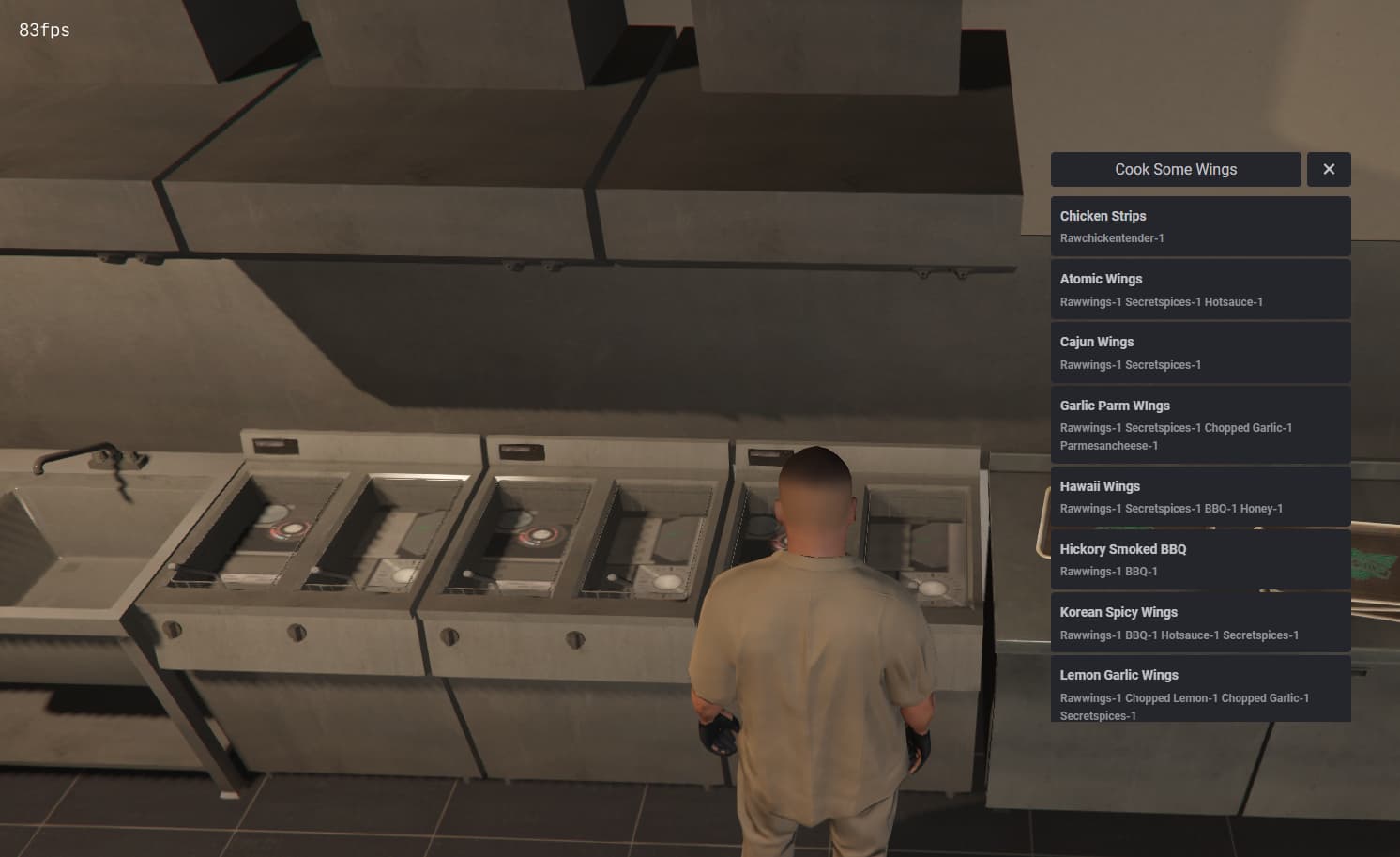Select Korean Spicy Wings option

pyautogui.click(x=1118, y=612)
